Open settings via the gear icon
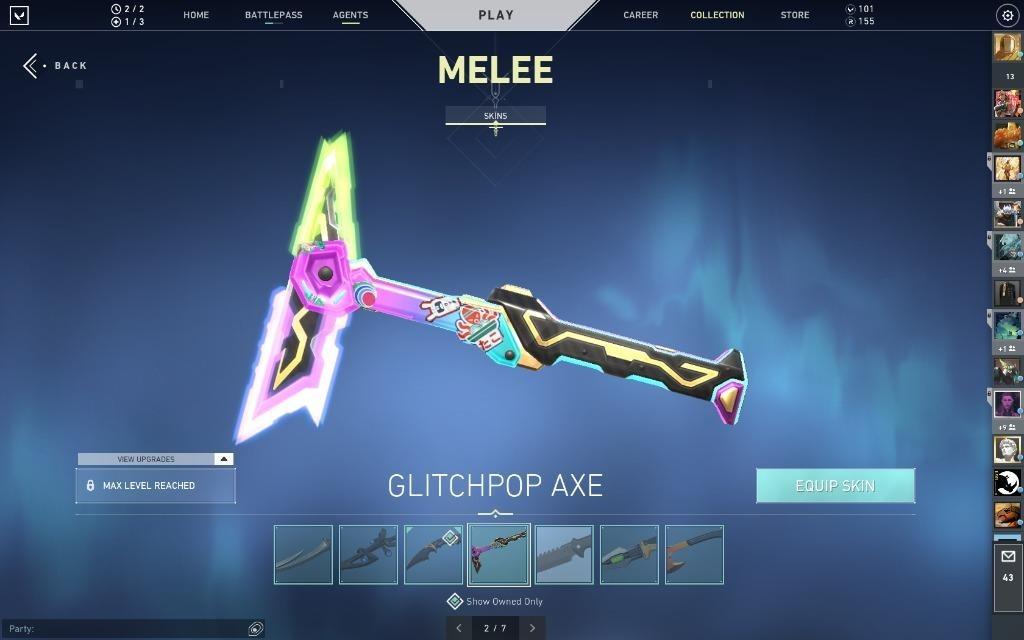The height and width of the screenshot is (640, 1024). tap(1007, 15)
